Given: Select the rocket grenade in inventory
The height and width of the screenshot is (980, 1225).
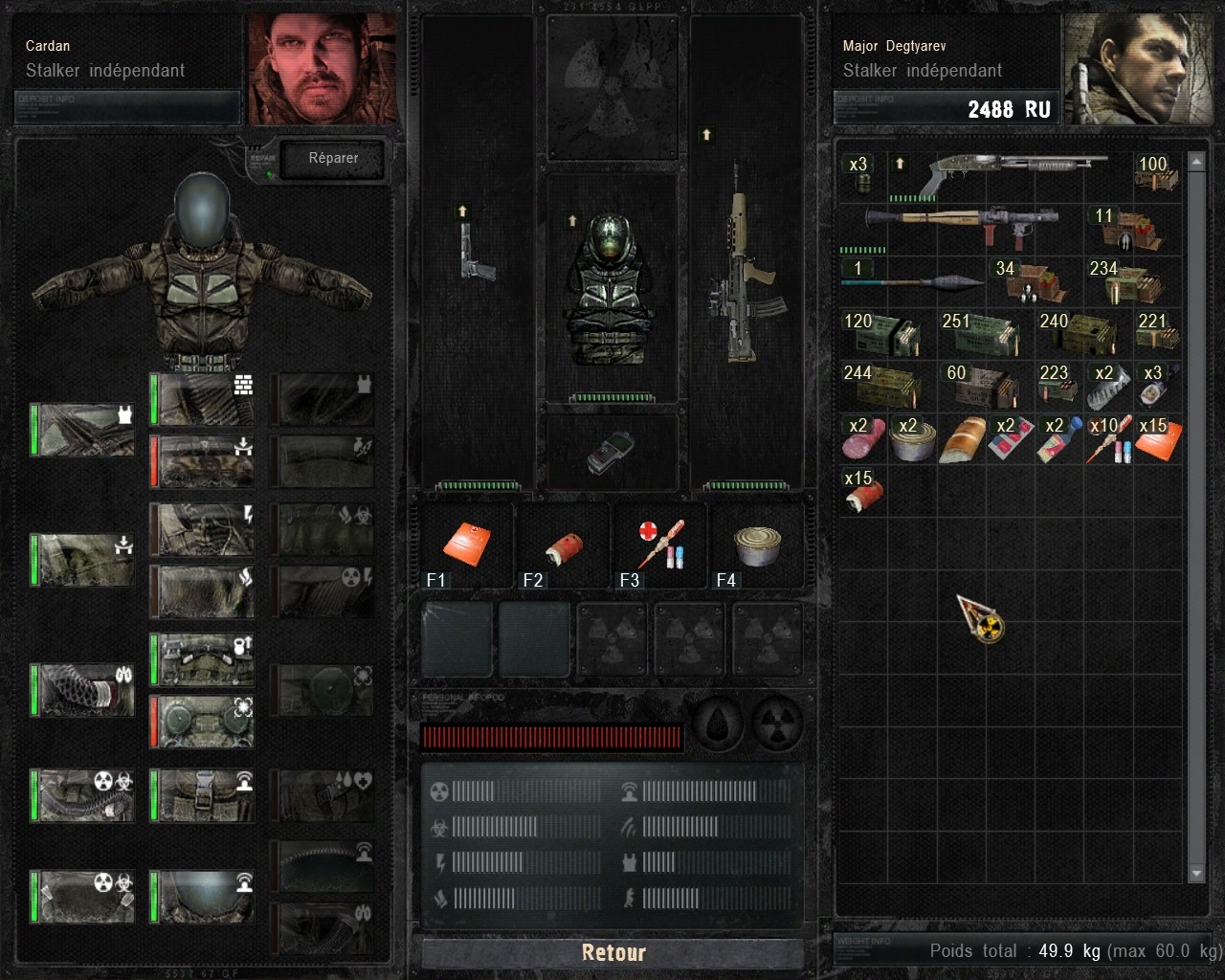Looking at the screenshot, I should coord(914,279).
